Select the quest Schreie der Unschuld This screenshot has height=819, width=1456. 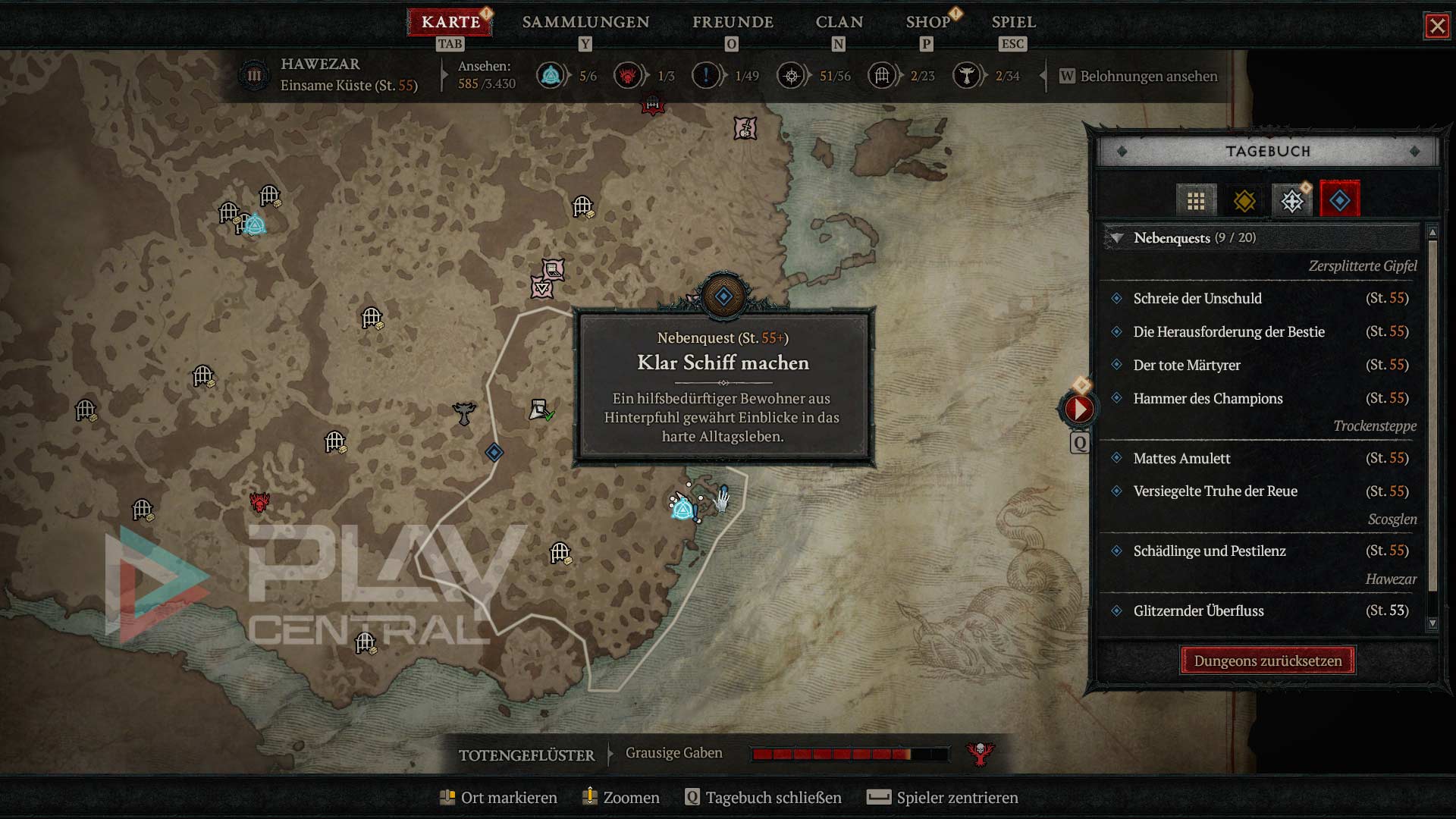point(1197,299)
